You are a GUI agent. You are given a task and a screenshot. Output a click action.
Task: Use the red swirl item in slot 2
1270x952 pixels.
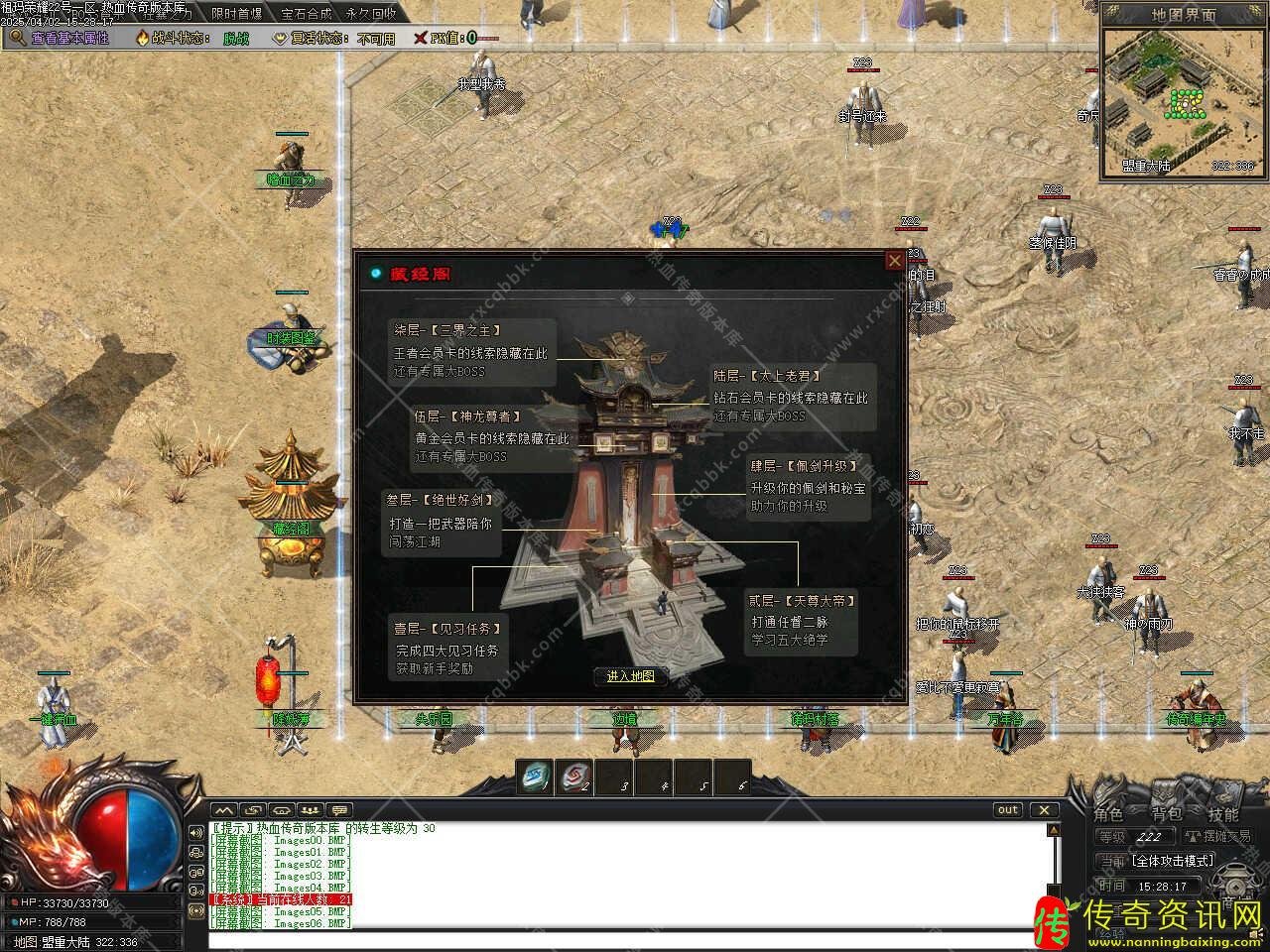coord(576,775)
